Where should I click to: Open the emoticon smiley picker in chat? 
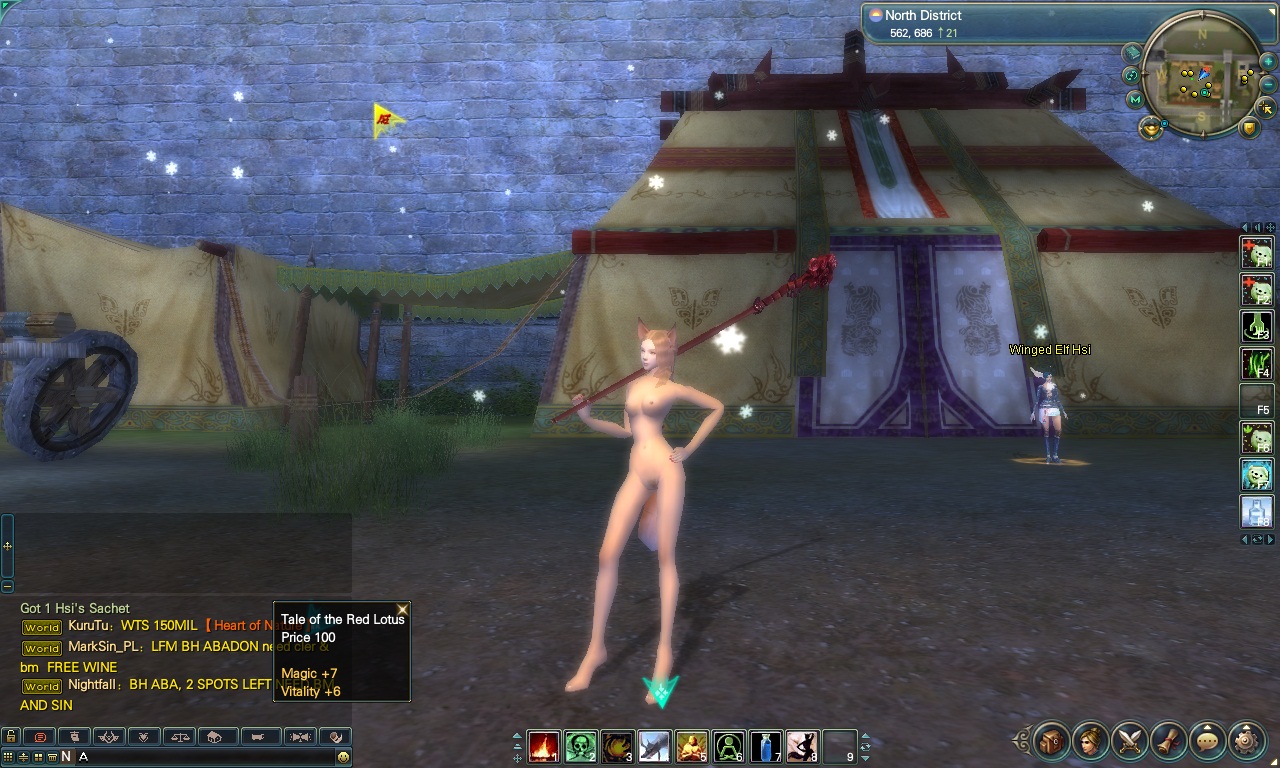pyautogui.click(x=343, y=757)
